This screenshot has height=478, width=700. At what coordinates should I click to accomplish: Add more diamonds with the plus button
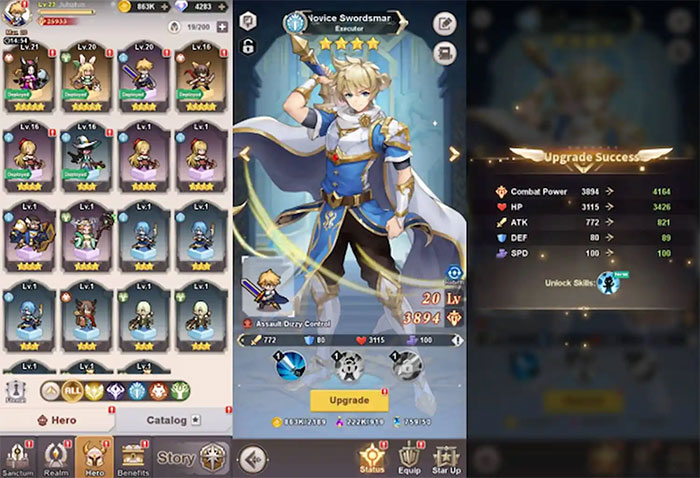coord(222,7)
